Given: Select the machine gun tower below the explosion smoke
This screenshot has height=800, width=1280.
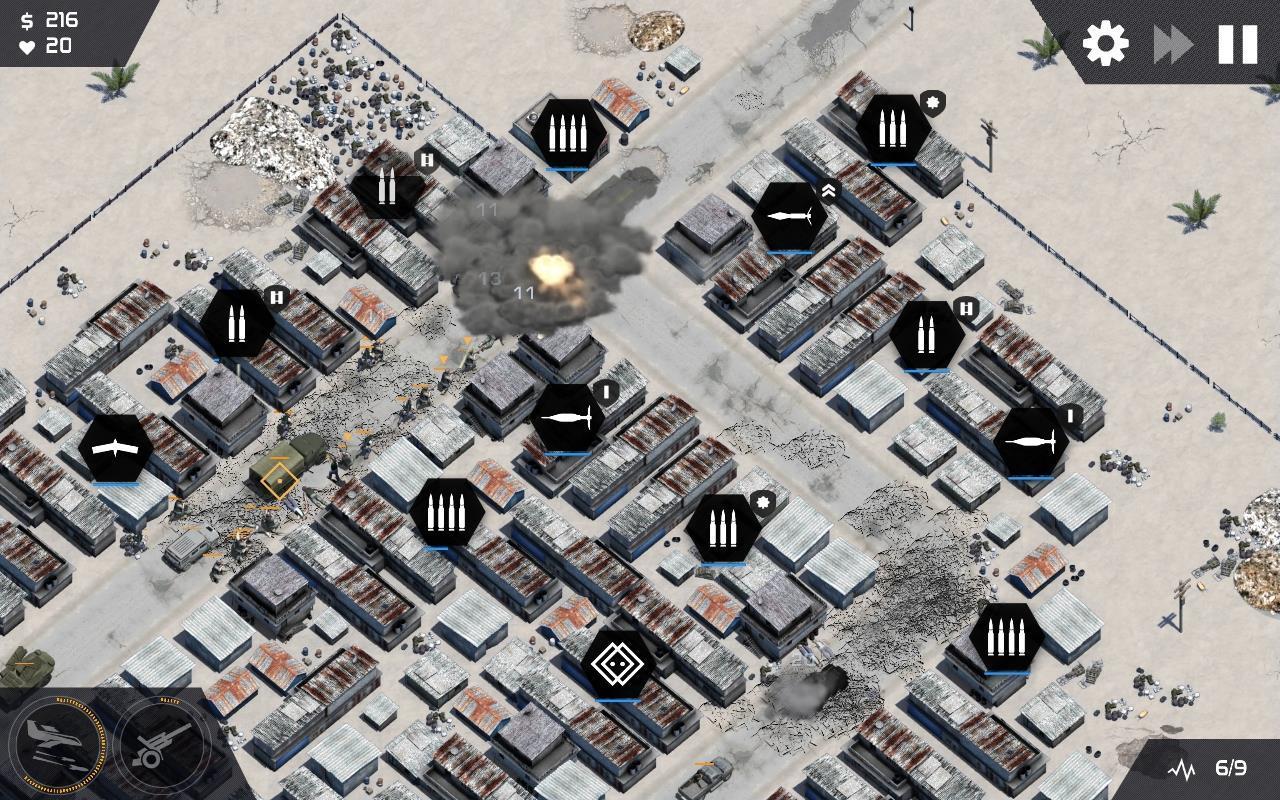Looking at the screenshot, I should 447,510.
